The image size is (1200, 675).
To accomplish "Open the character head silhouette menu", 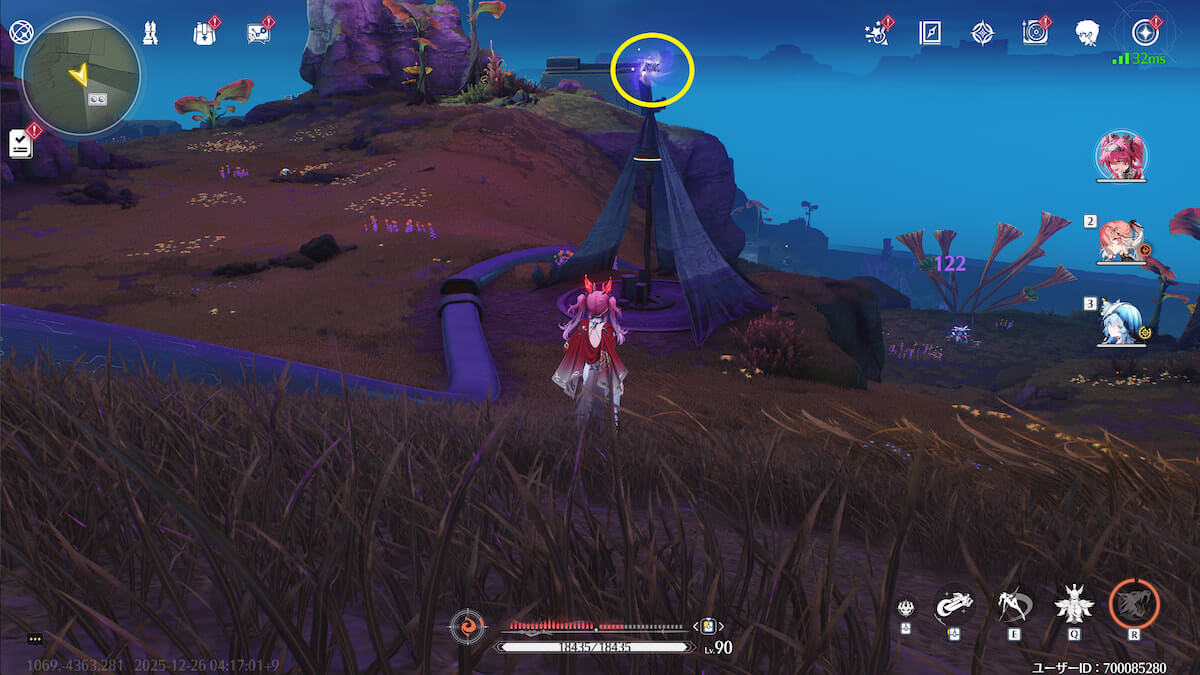I will 1087,32.
